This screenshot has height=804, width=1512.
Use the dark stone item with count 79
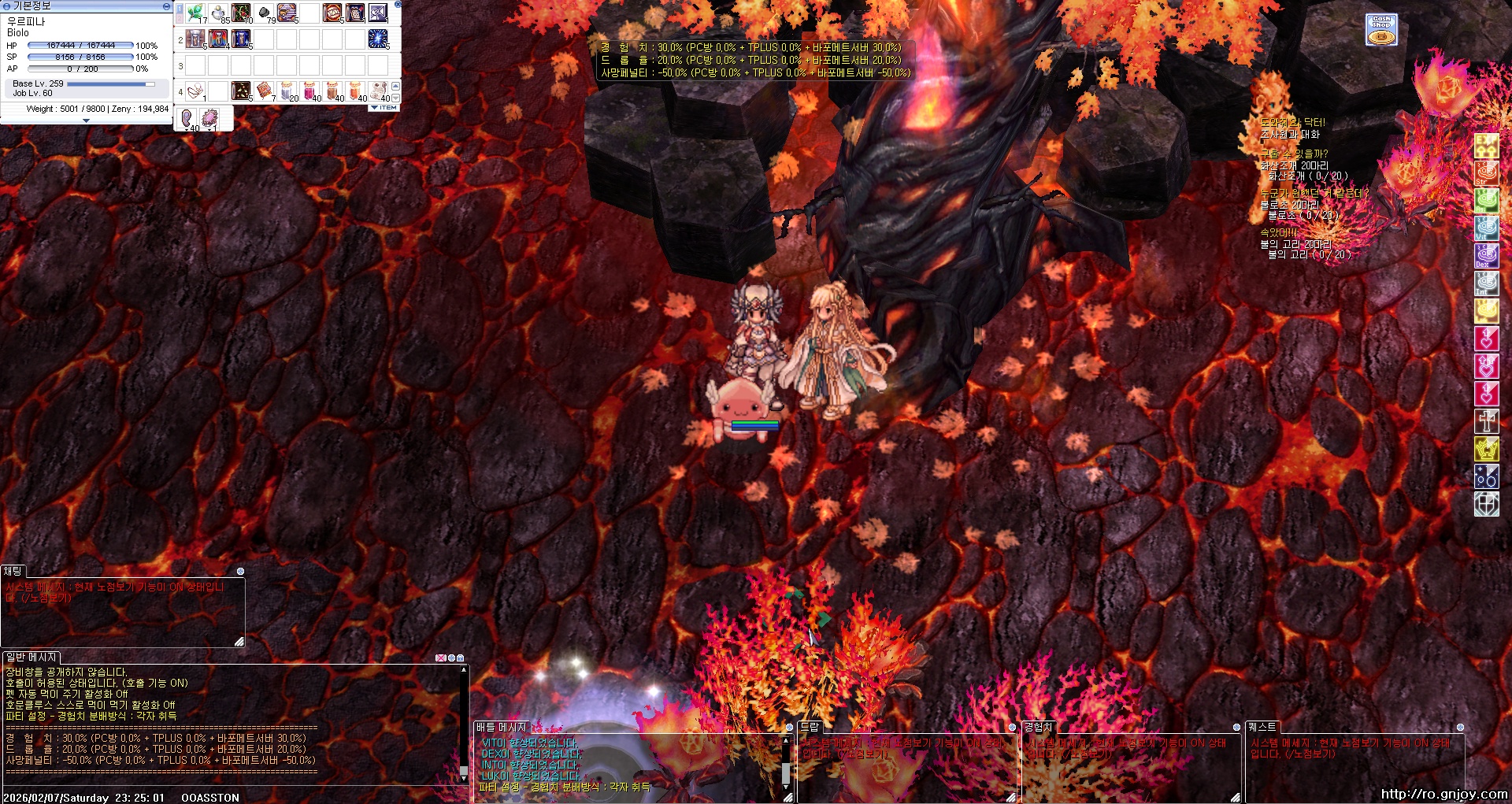264,13
